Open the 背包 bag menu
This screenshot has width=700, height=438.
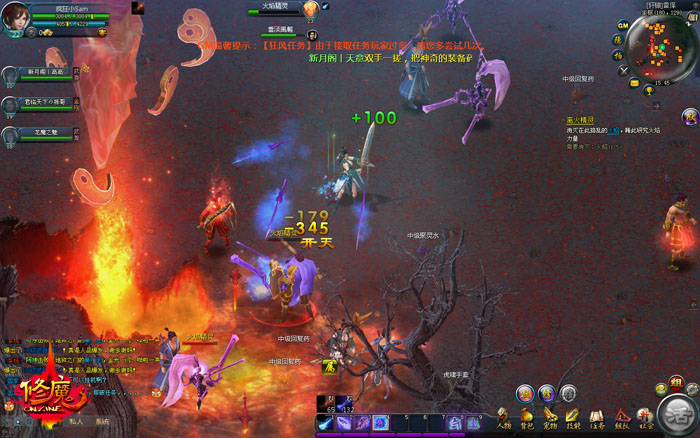click(x=527, y=416)
